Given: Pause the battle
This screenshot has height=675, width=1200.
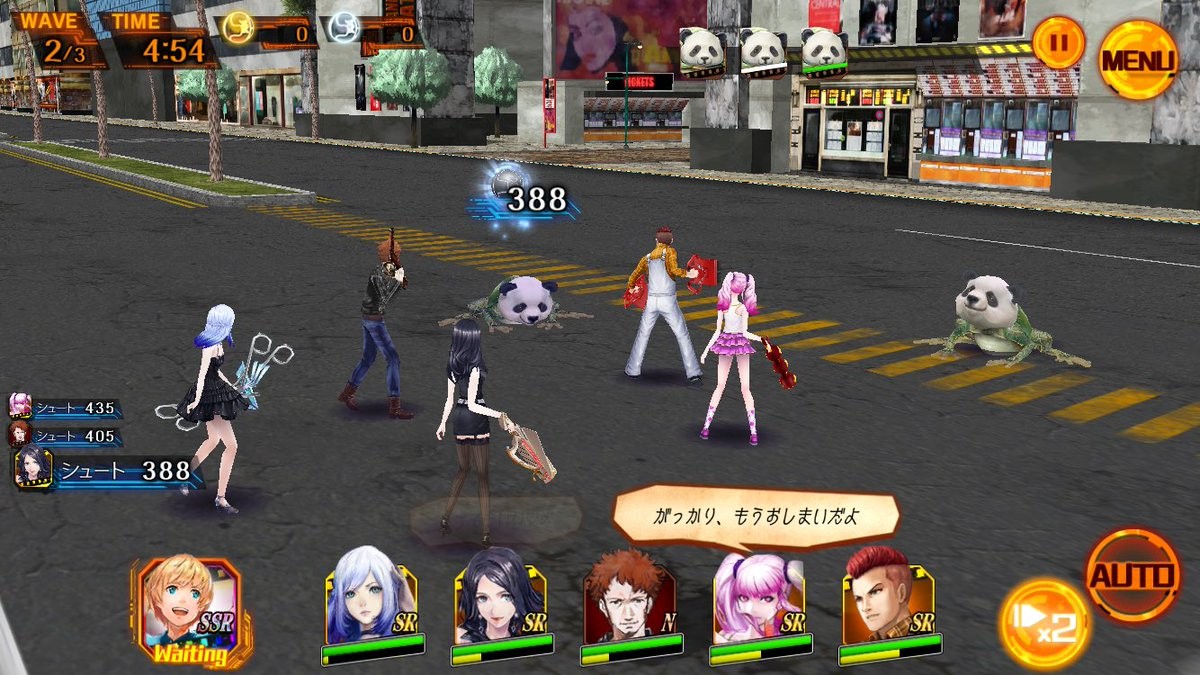Looking at the screenshot, I should pos(1058,42).
